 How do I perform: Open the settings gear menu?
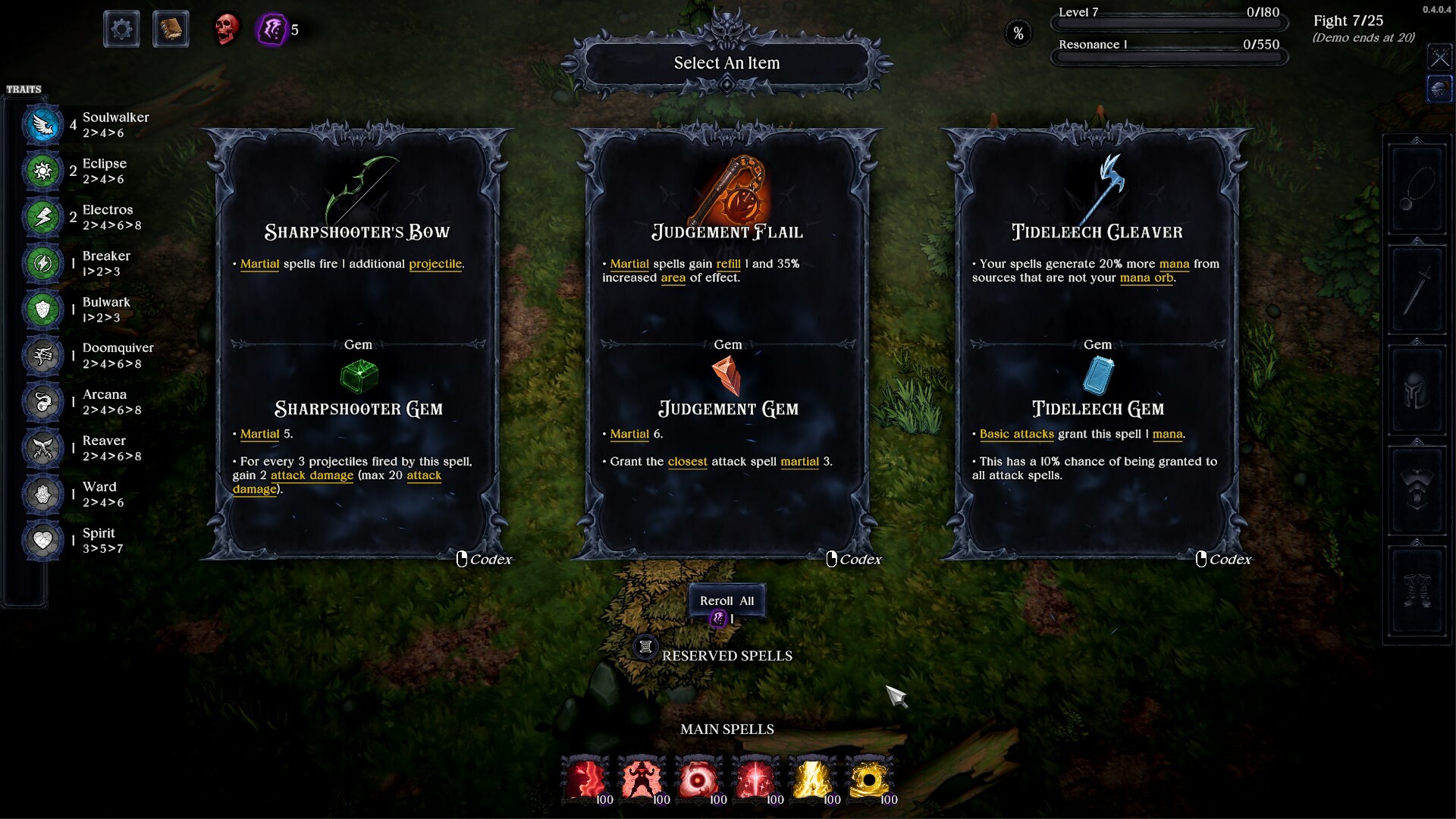coord(121,30)
